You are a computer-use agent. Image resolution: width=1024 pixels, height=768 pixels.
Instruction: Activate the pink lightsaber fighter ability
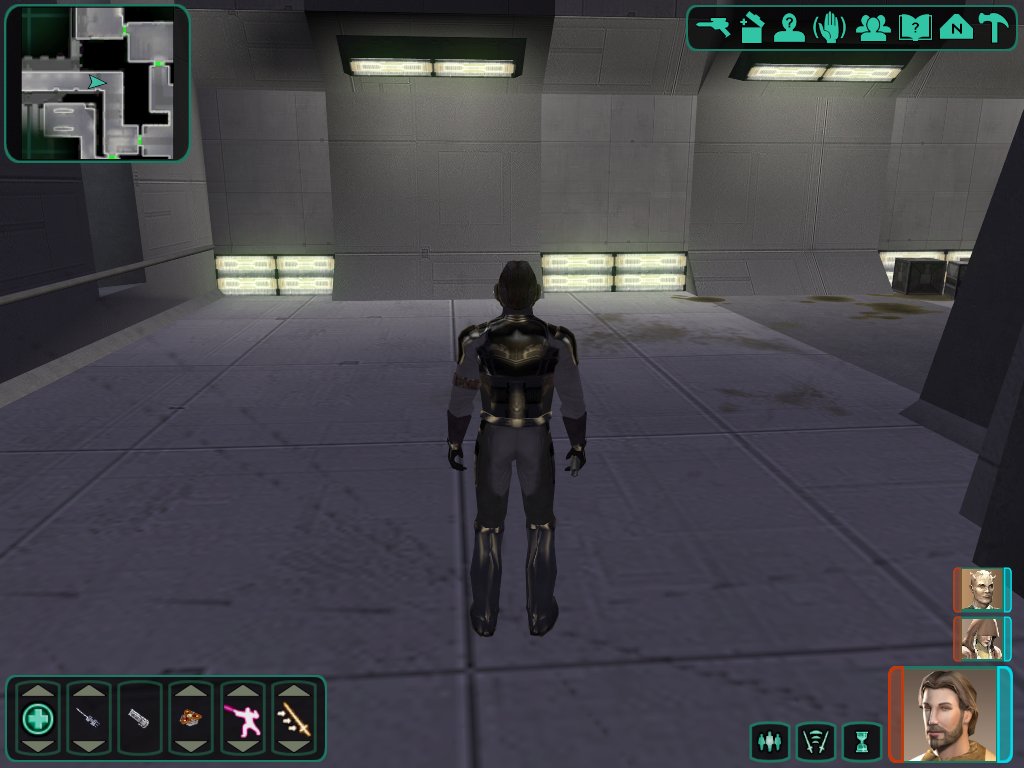[x=243, y=718]
